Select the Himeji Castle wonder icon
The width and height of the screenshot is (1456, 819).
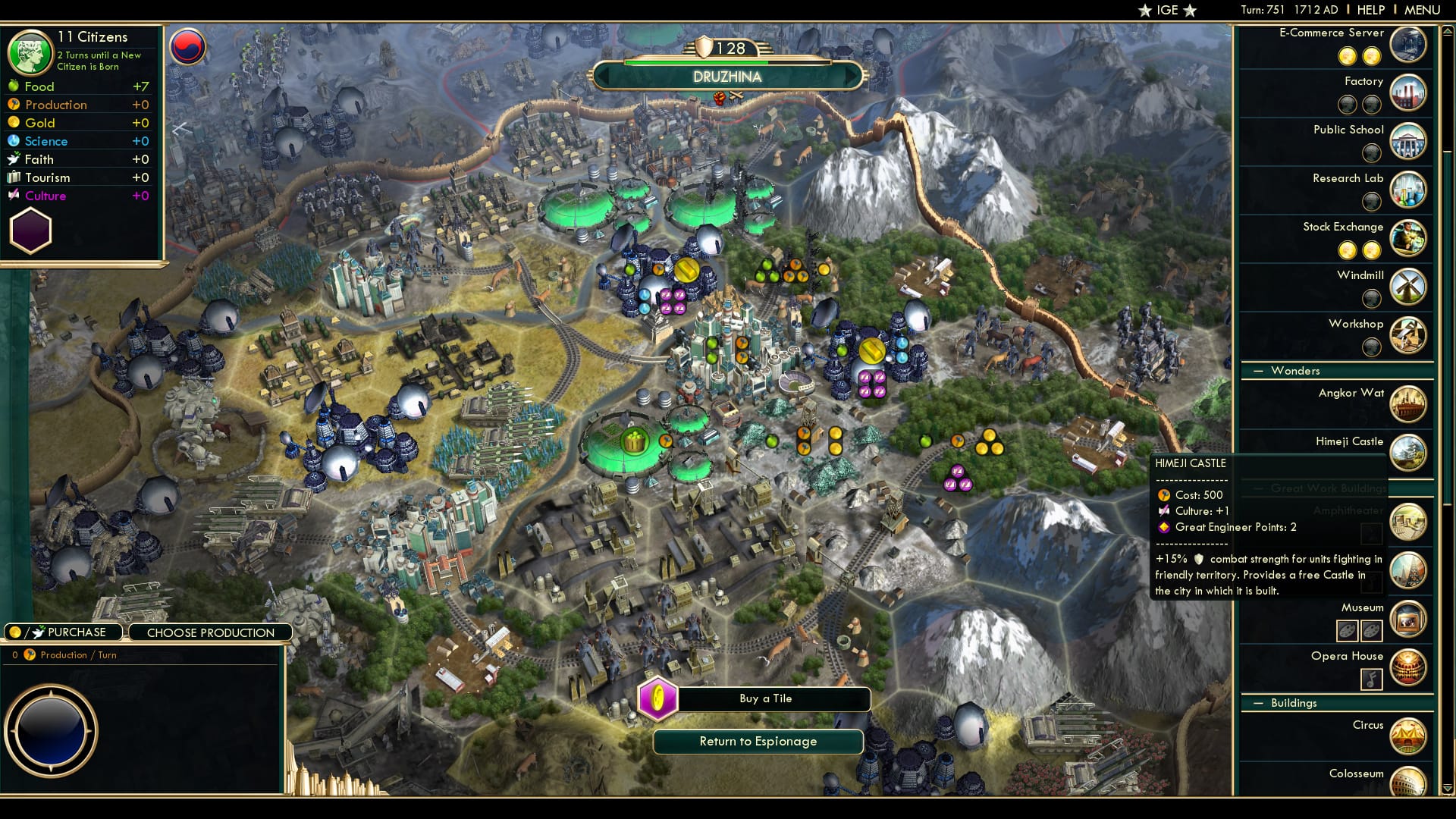pyautogui.click(x=1408, y=453)
